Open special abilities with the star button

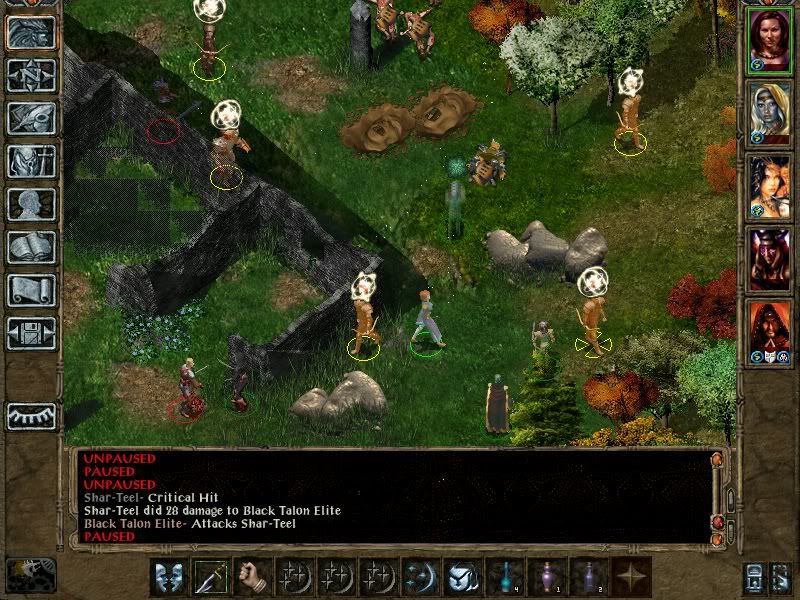(x=633, y=577)
